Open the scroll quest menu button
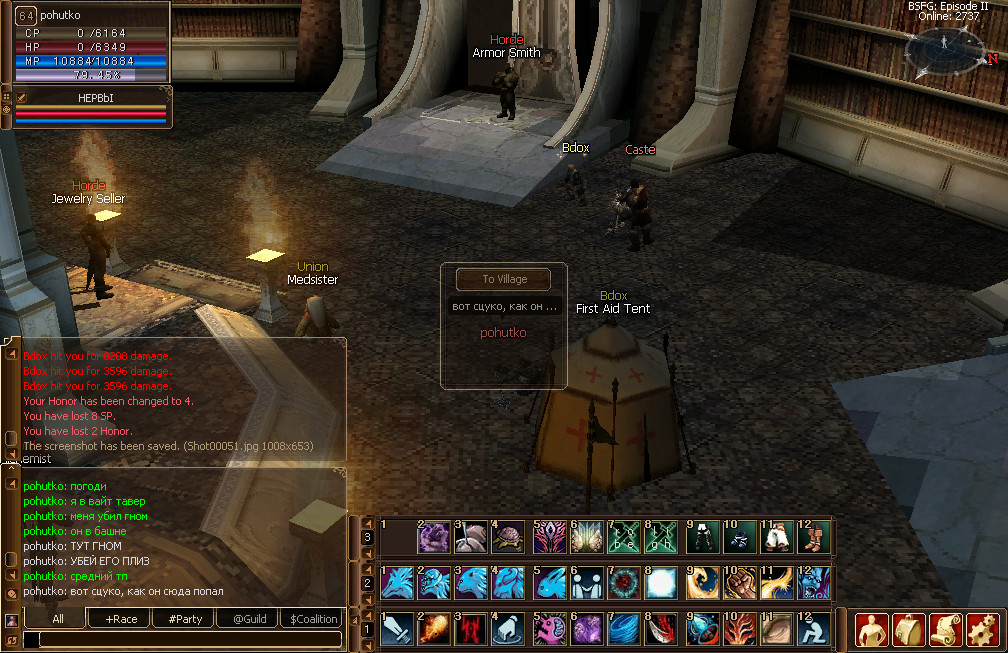Viewport: 1008px width, 653px height. click(x=945, y=629)
